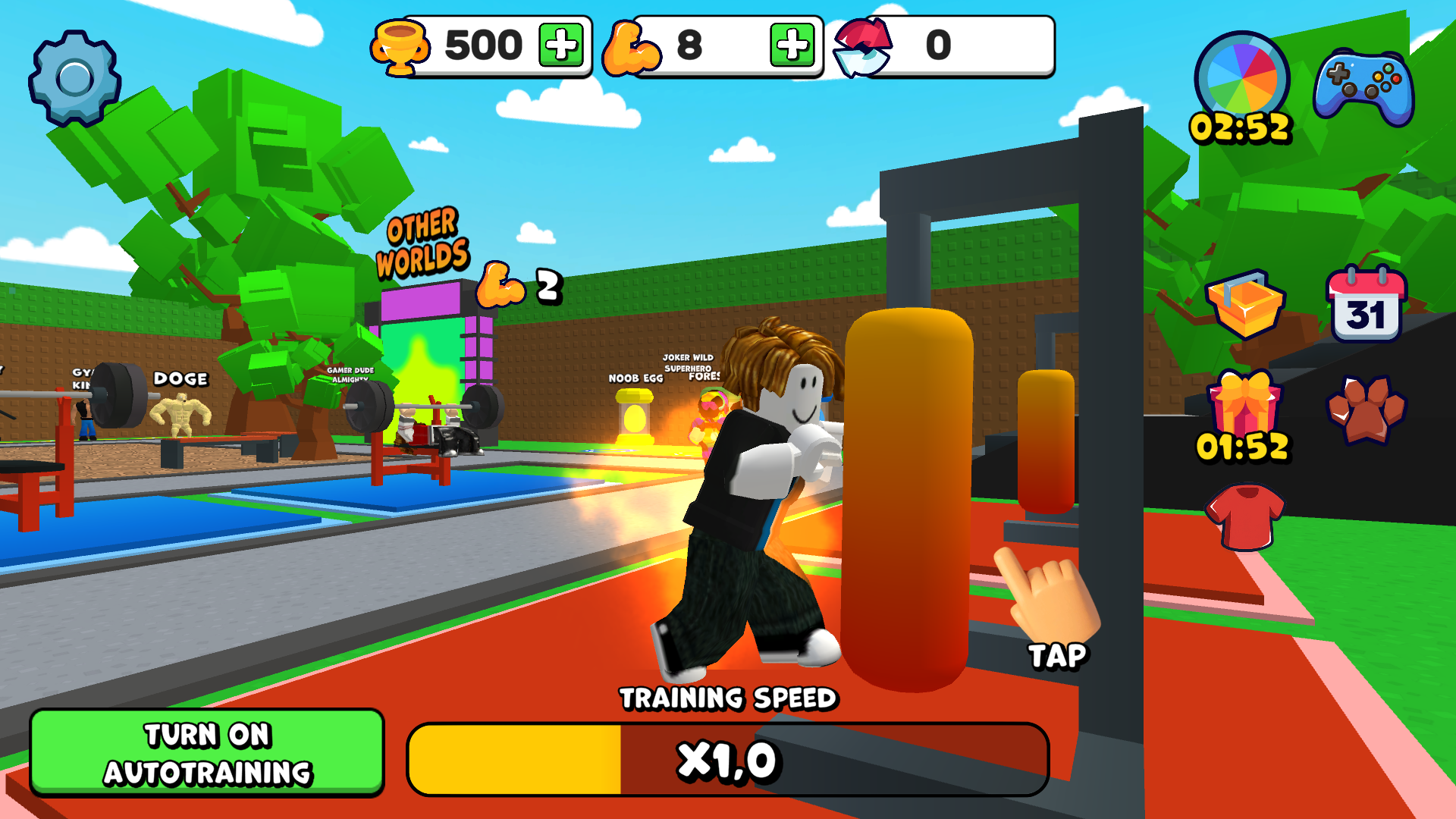
Task: Open the paw print pets menu
Action: click(1366, 409)
